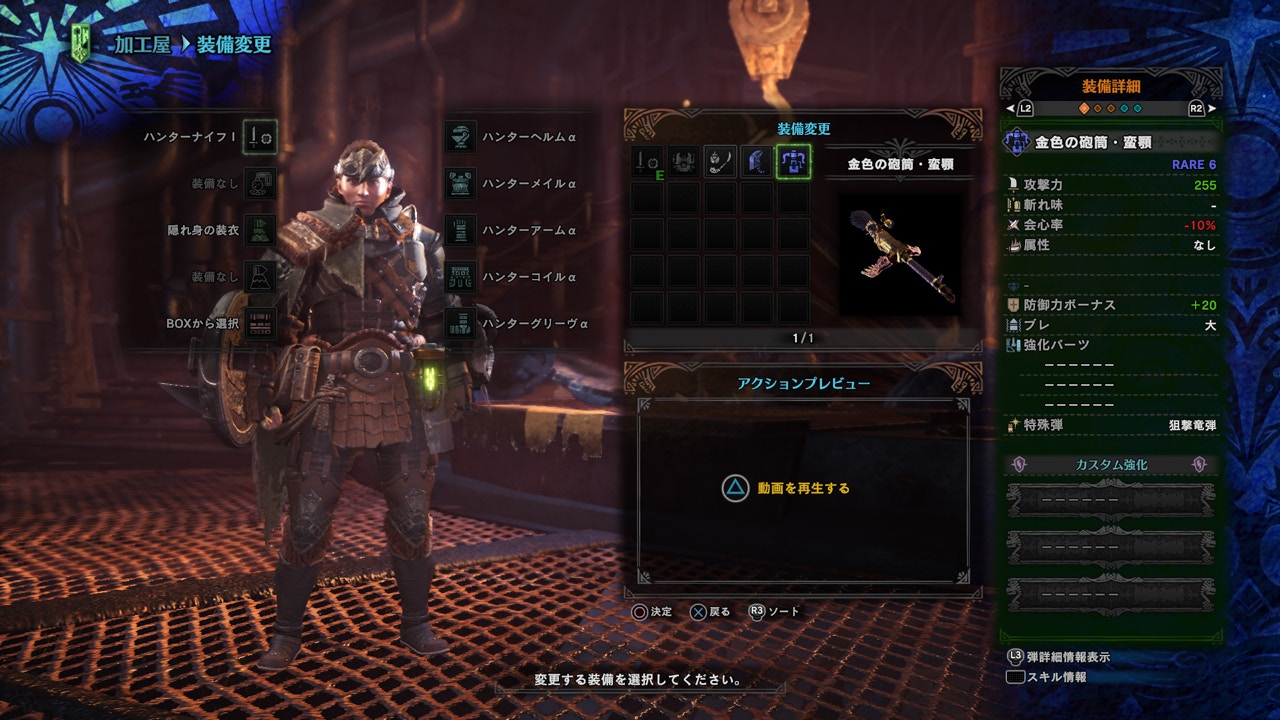Select the Ghillie Mantle (隠れ身の装衣) slot
Image resolution: width=1280 pixels, height=720 pixels.
coord(261,230)
